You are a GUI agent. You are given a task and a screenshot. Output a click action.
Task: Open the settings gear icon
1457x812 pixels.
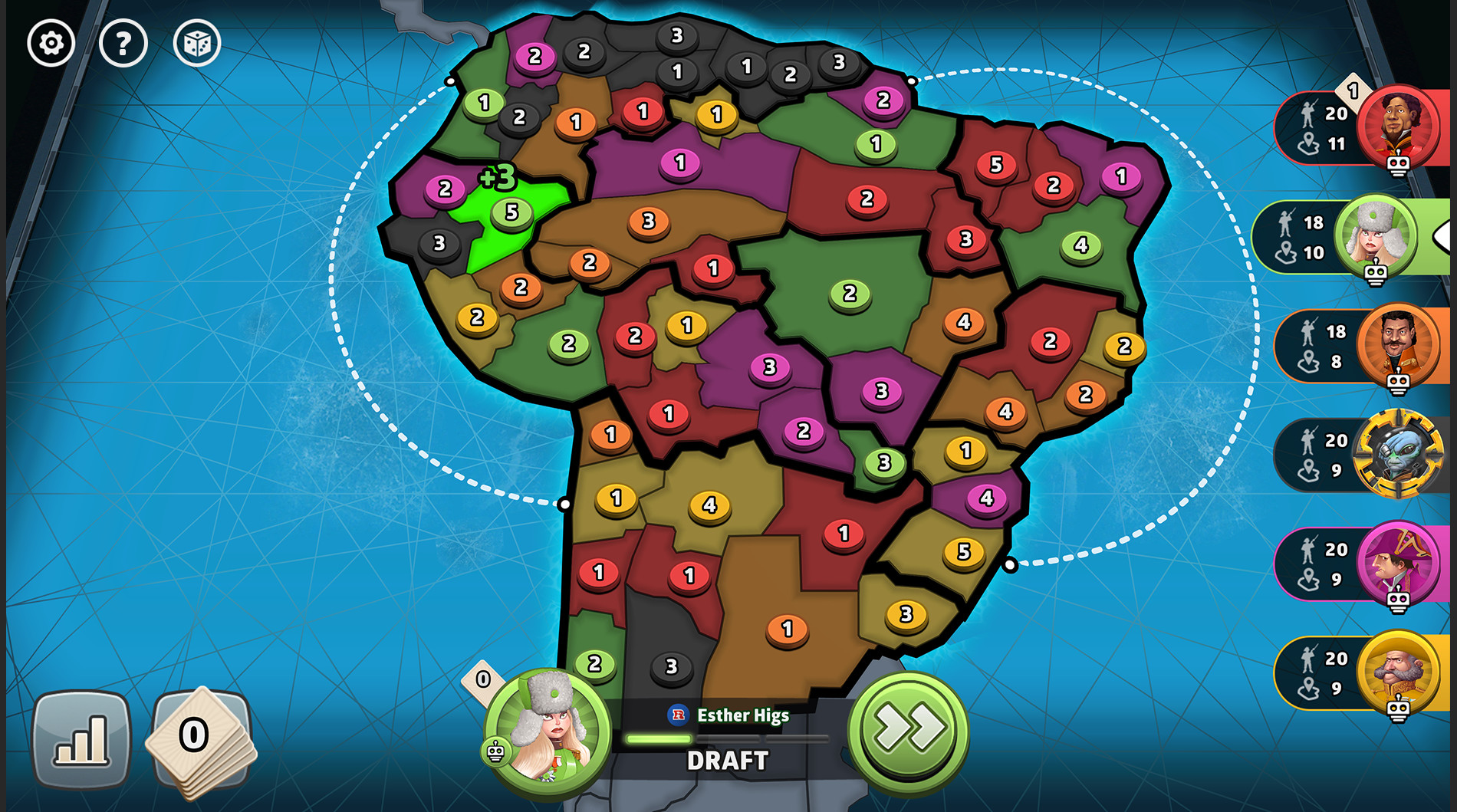pos(50,44)
